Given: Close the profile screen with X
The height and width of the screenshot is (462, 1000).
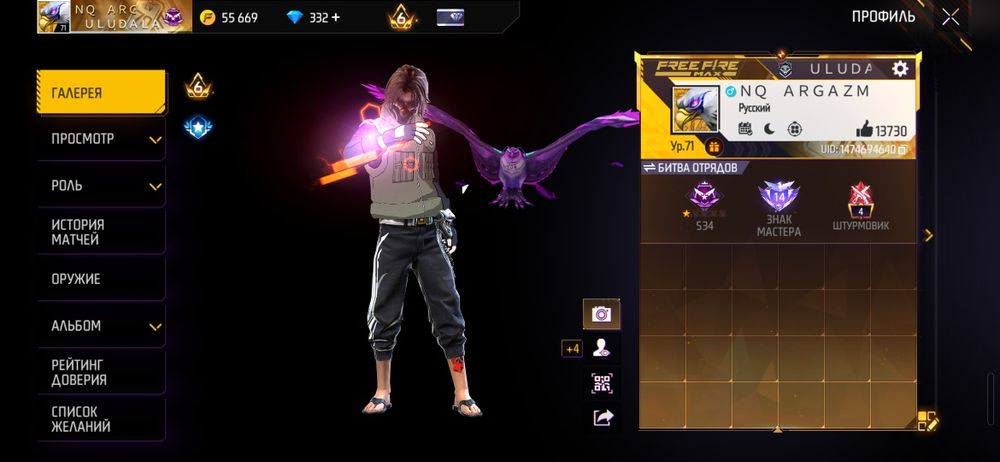Looking at the screenshot, I should (x=950, y=16).
